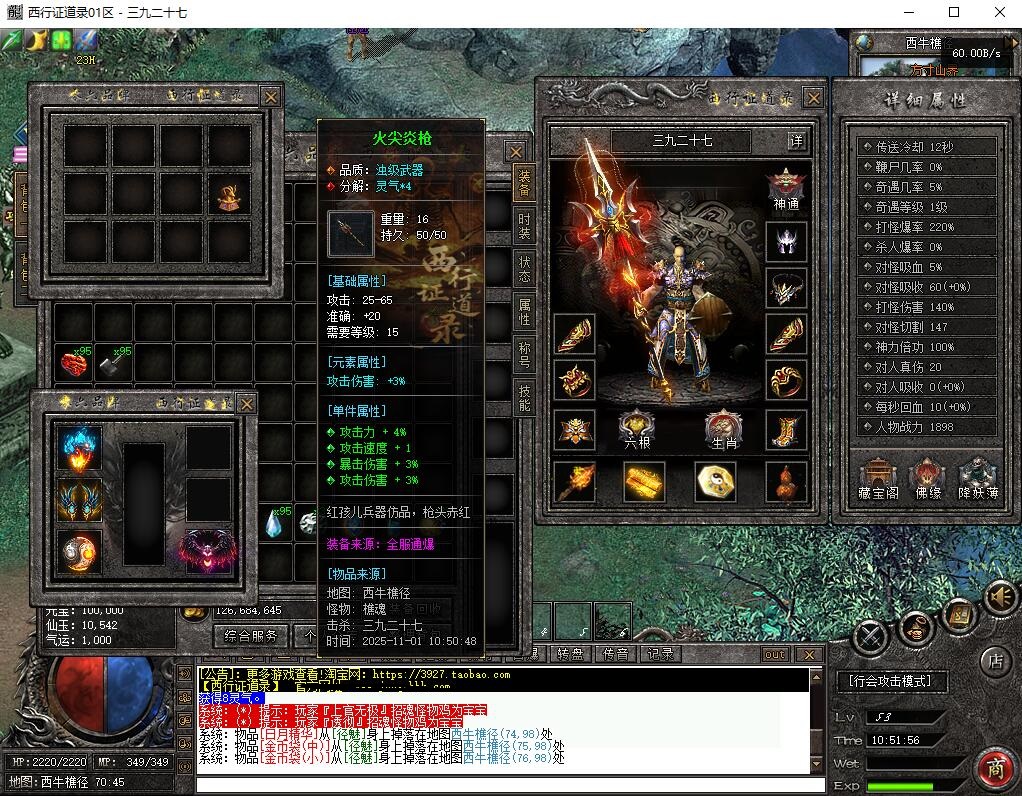Switch to the 状态 status tab
This screenshot has height=796, width=1022.
click(524, 268)
